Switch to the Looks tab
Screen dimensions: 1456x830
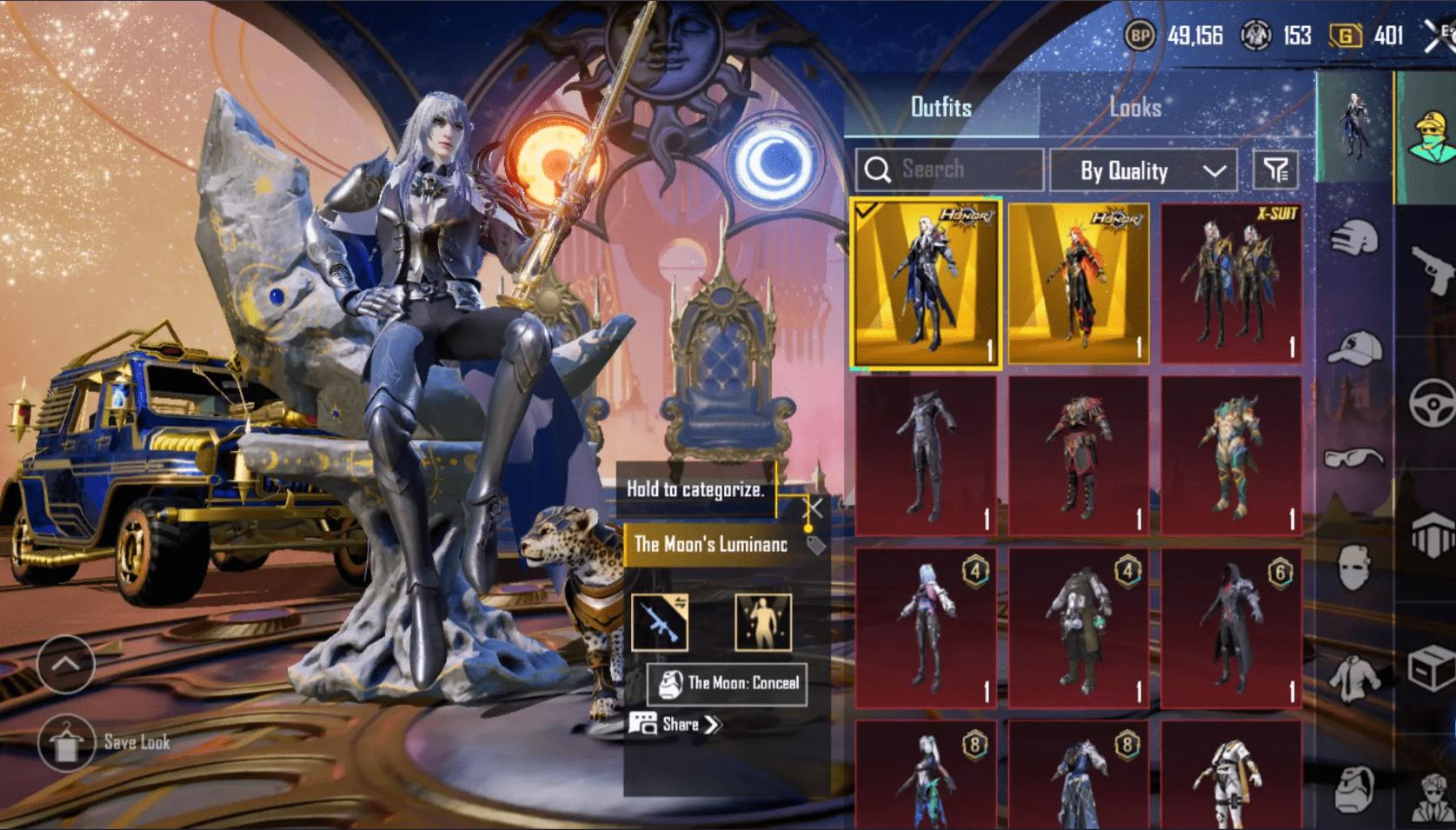coord(1136,107)
